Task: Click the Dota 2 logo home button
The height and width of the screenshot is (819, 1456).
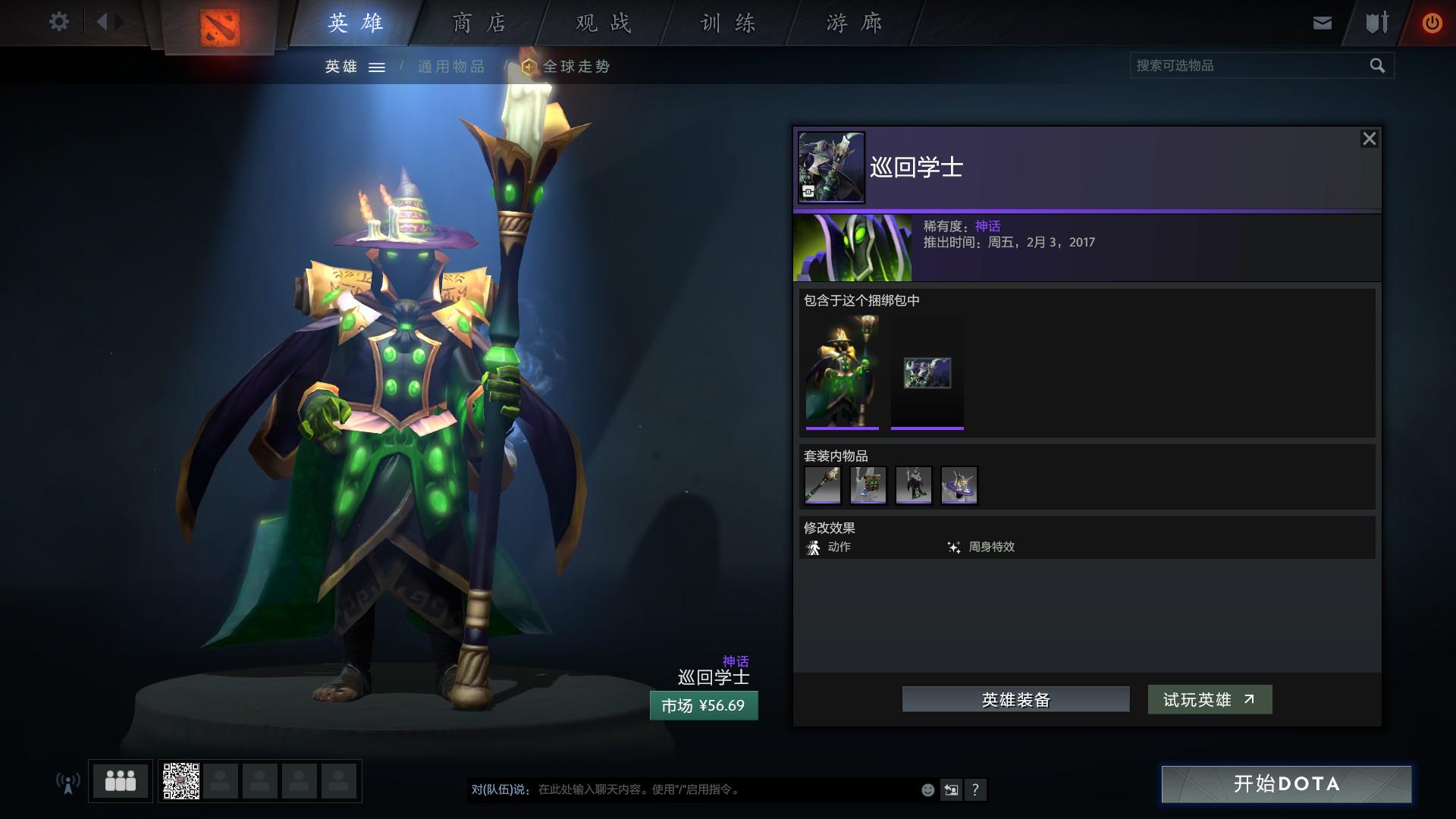Action: point(220,28)
